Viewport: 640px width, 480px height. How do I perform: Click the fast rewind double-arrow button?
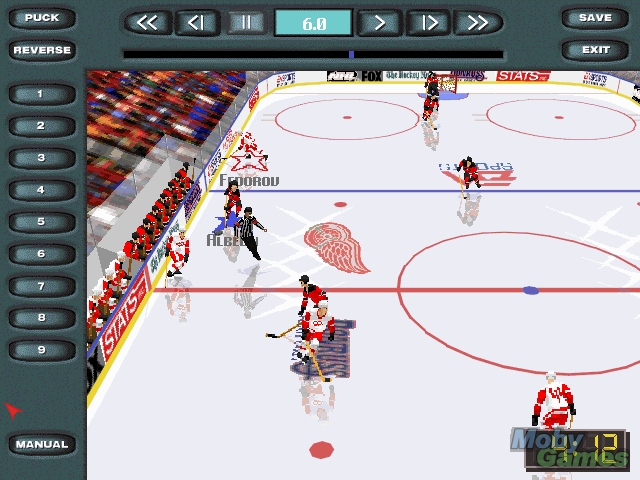coord(147,23)
